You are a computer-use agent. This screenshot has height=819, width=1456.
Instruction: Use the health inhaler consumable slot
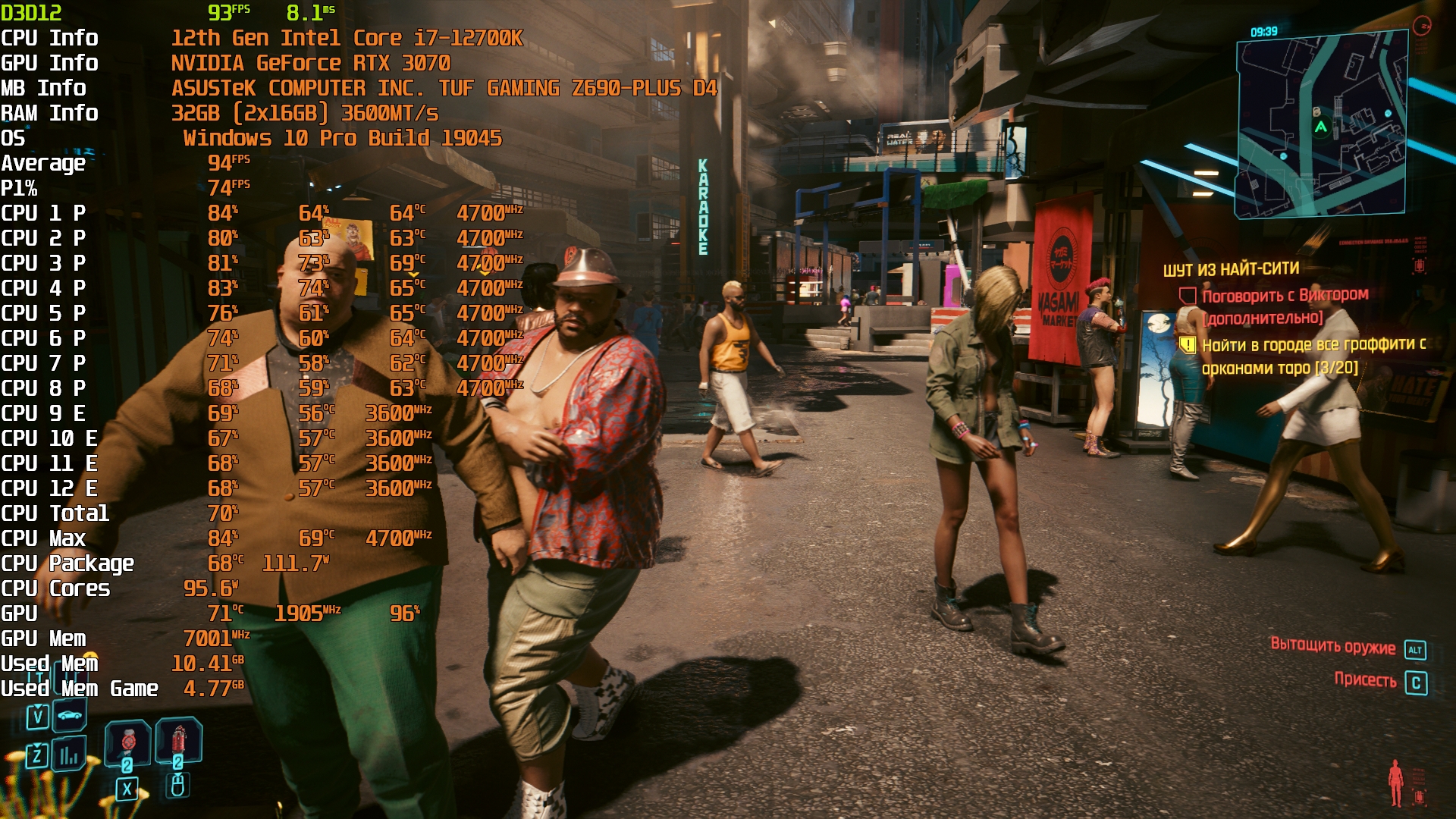point(128,741)
